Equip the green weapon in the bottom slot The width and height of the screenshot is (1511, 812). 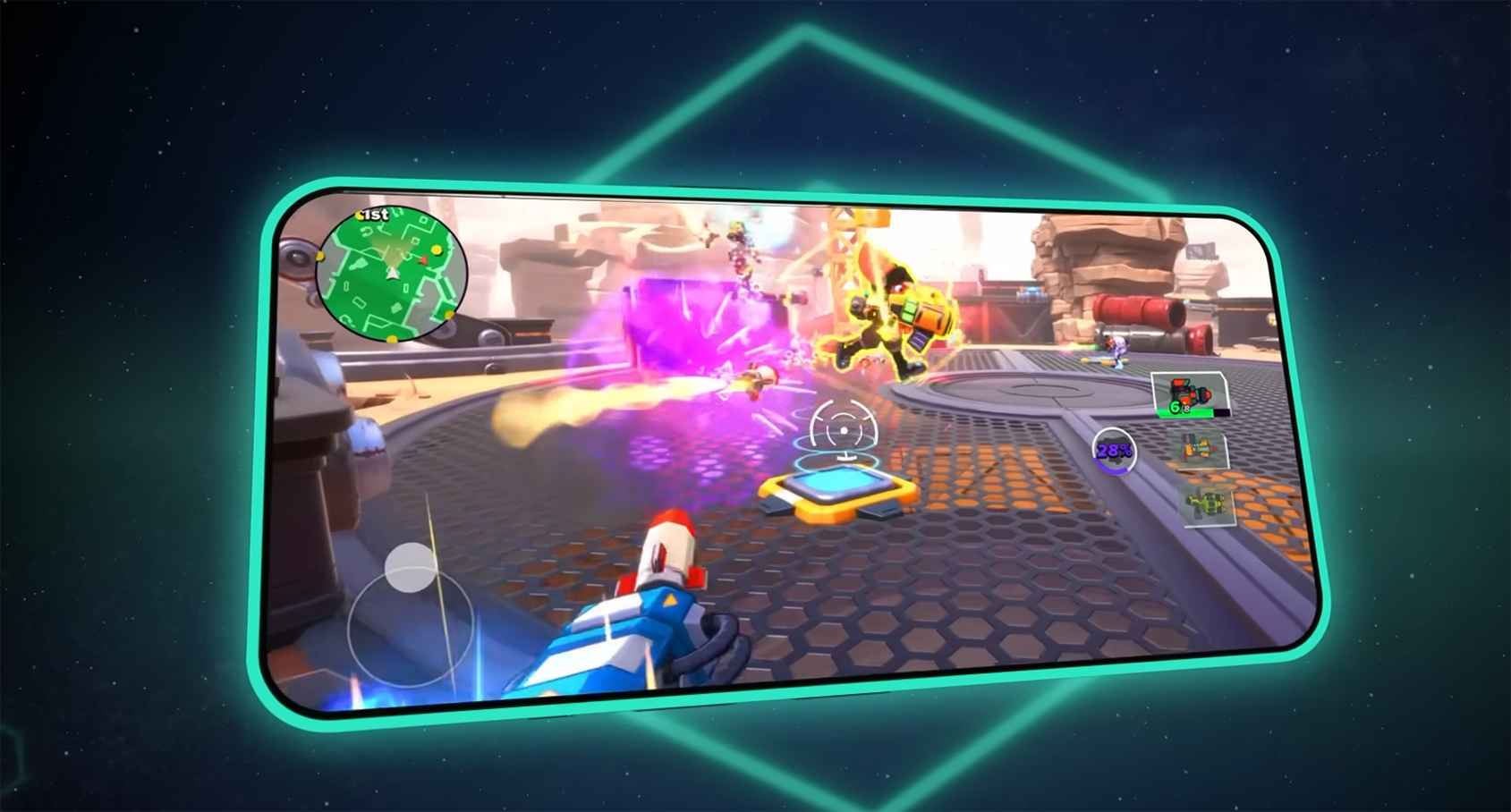1207,505
